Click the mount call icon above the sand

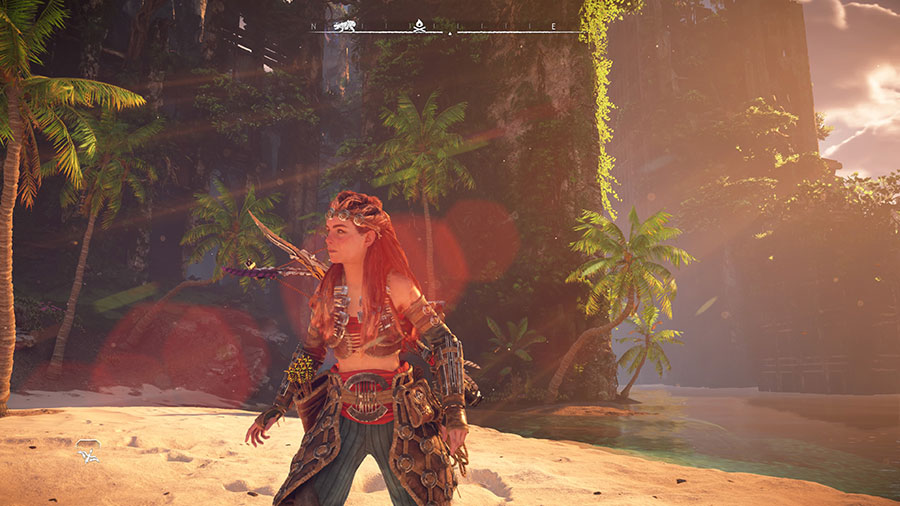[88, 455]
